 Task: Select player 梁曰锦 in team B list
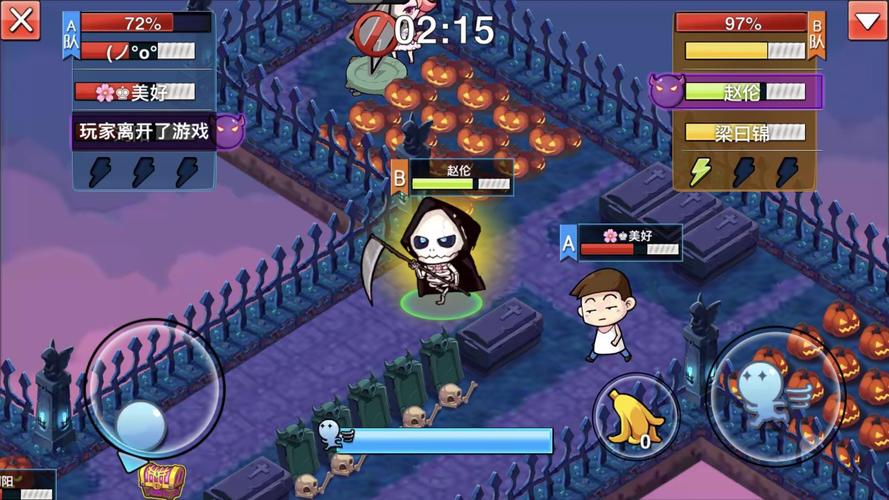tap(745, 132)
